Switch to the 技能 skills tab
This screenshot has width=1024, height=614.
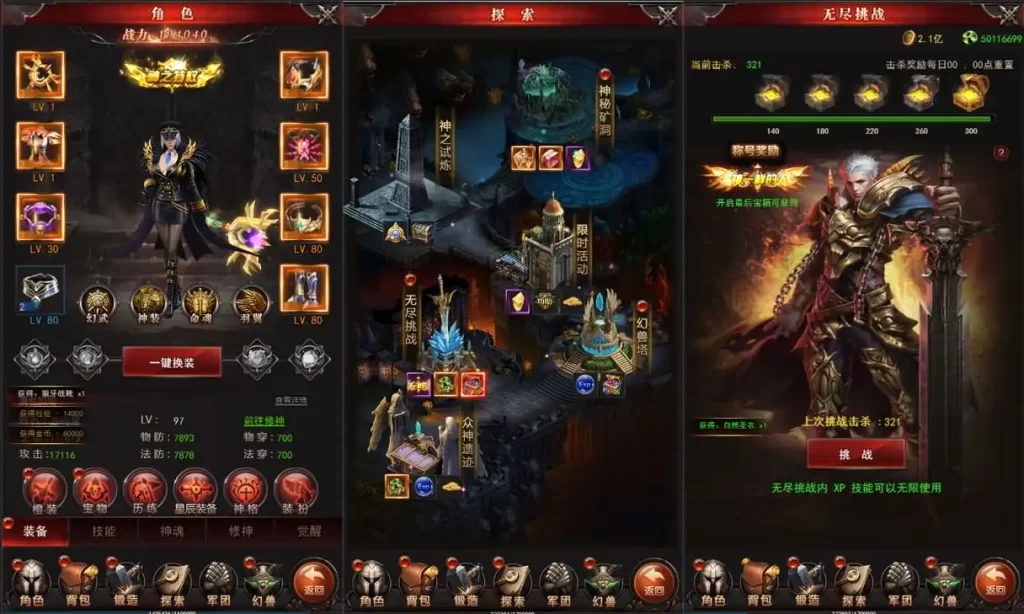pyautogui.click(x=104, y=531)
